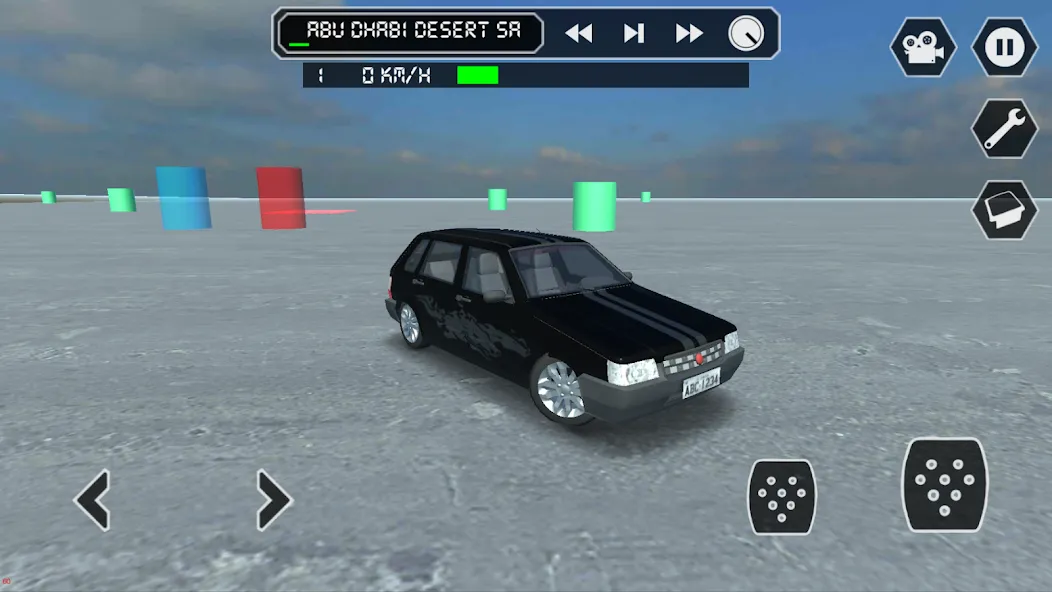Tap the open box hexagon icon
Screen dimensions: 1052x592
[1004, 209]
